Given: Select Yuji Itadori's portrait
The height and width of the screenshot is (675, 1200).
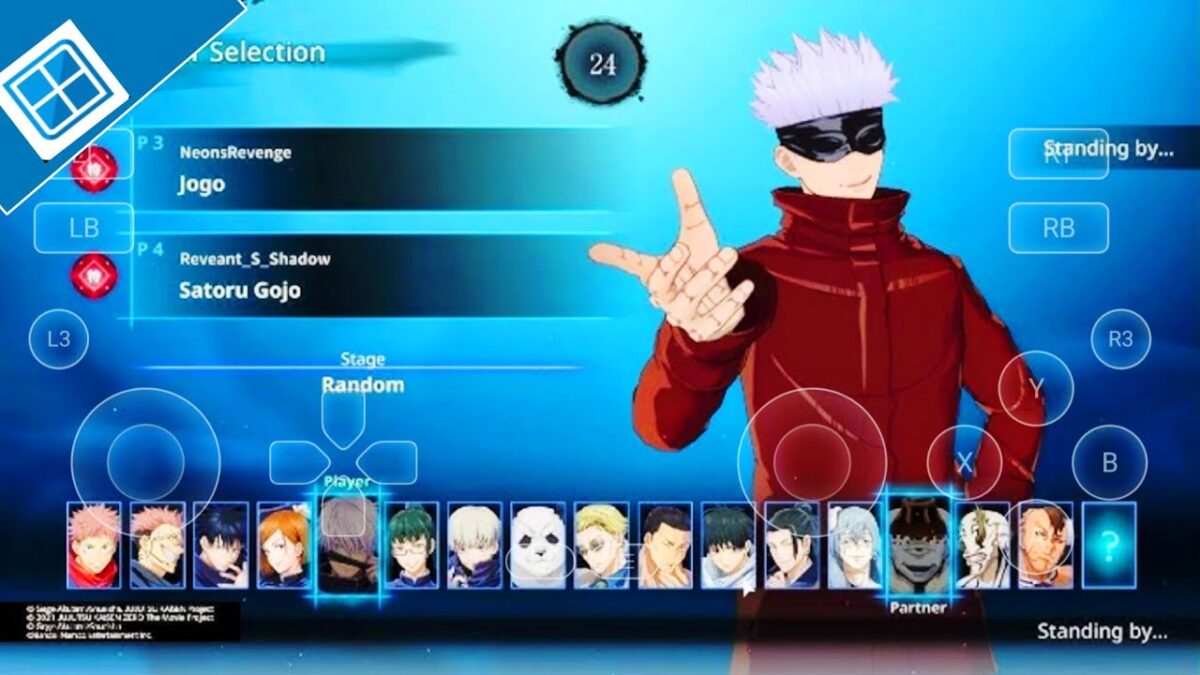Looking at the screenshot, I should 93,545.
